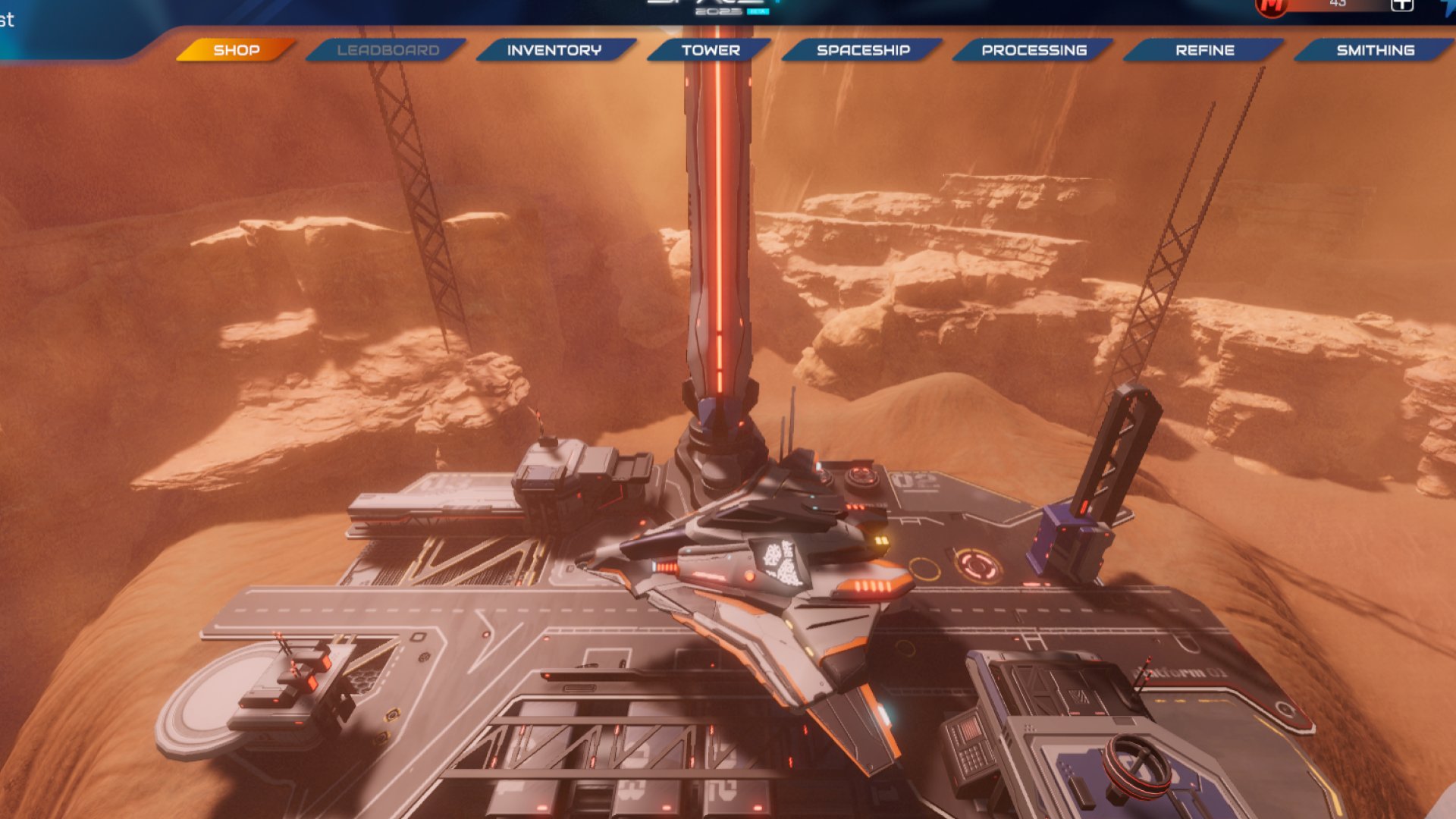Open the Inventory tab
Viewport: 1456px width, 819px height.
coord(554,50)
